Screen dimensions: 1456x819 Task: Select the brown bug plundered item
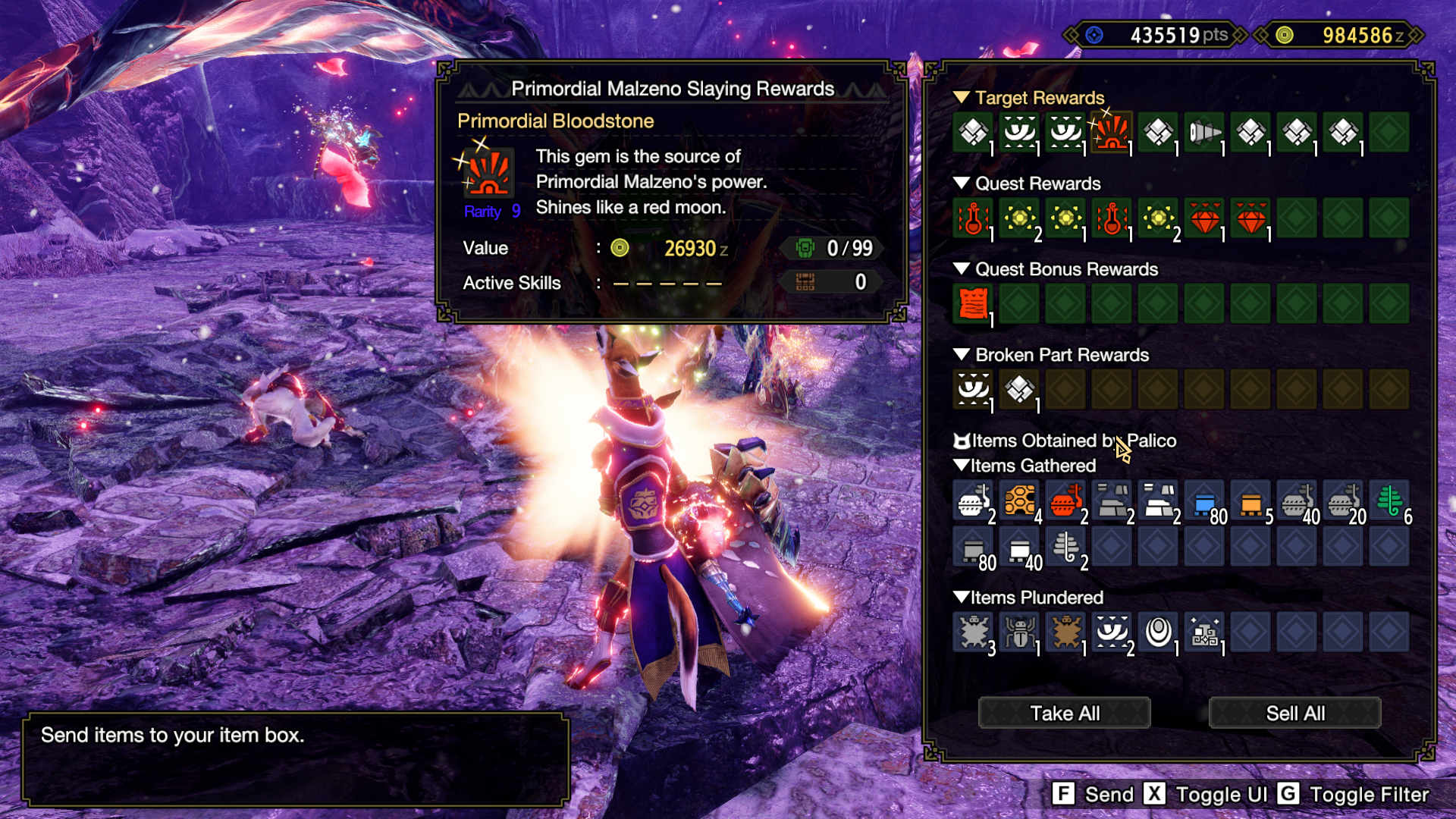tap(1065, 632)
